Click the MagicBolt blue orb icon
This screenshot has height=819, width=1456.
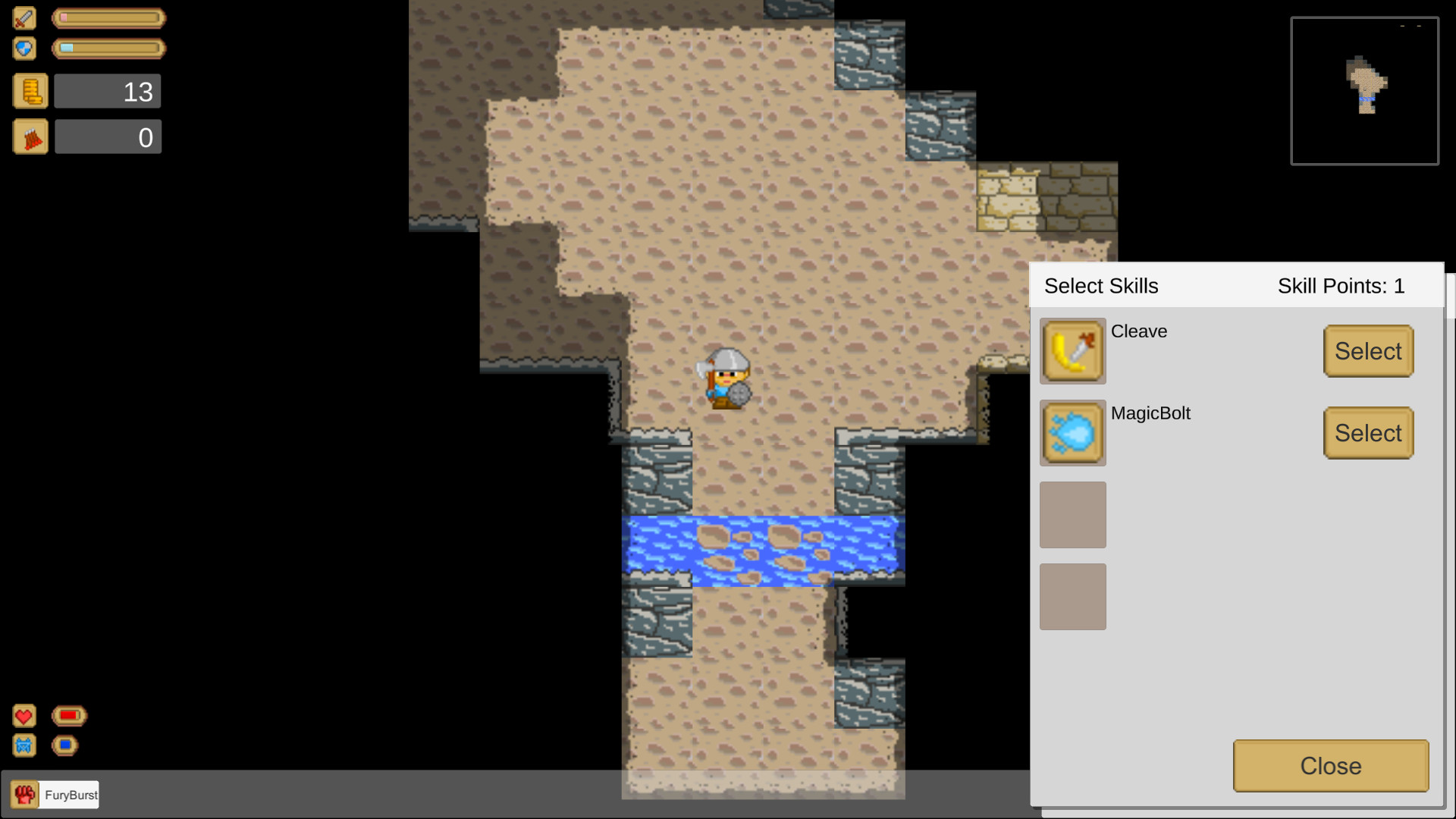pos(1073,433)
